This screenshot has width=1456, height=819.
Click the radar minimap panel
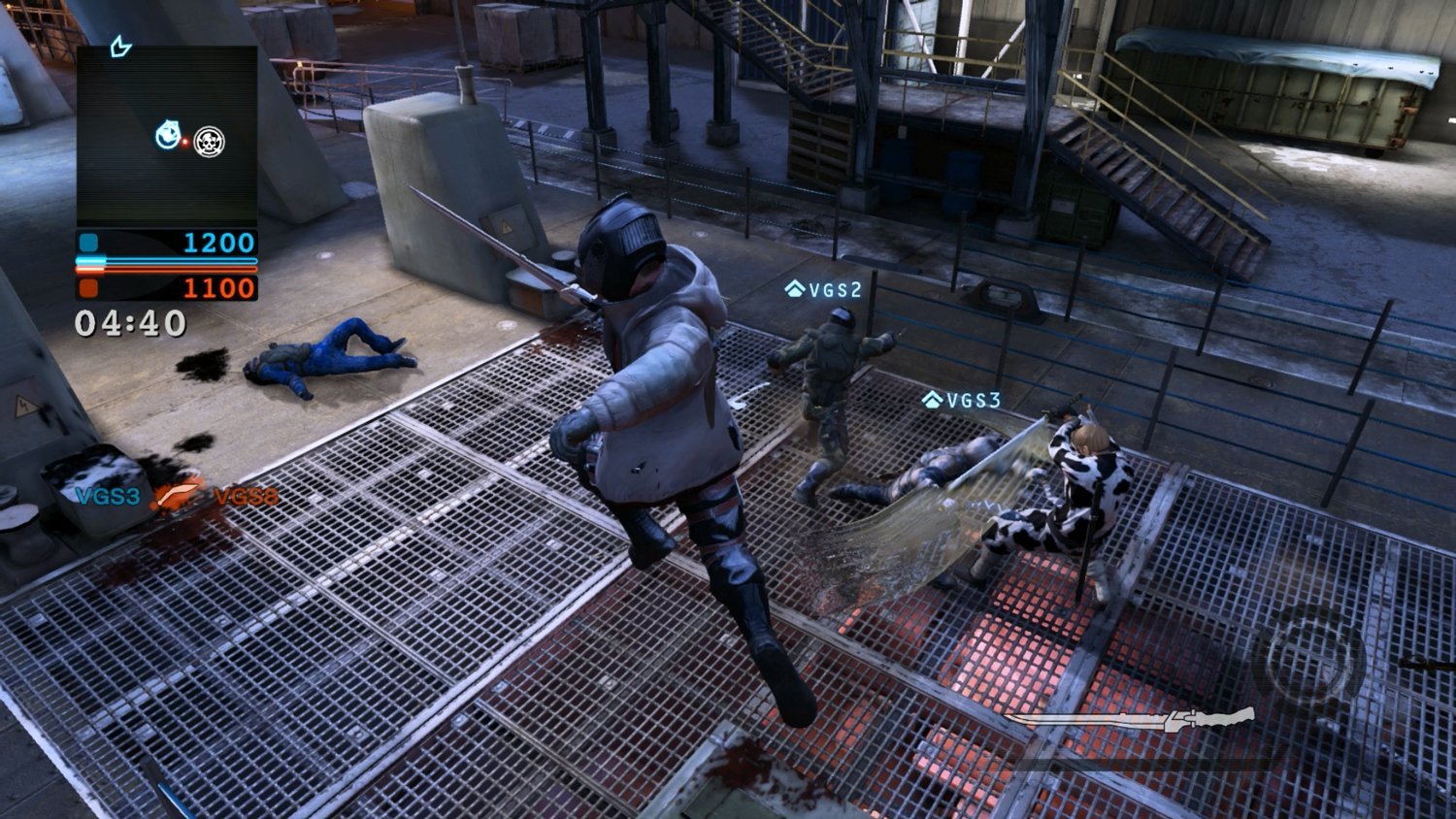(167, 136)
